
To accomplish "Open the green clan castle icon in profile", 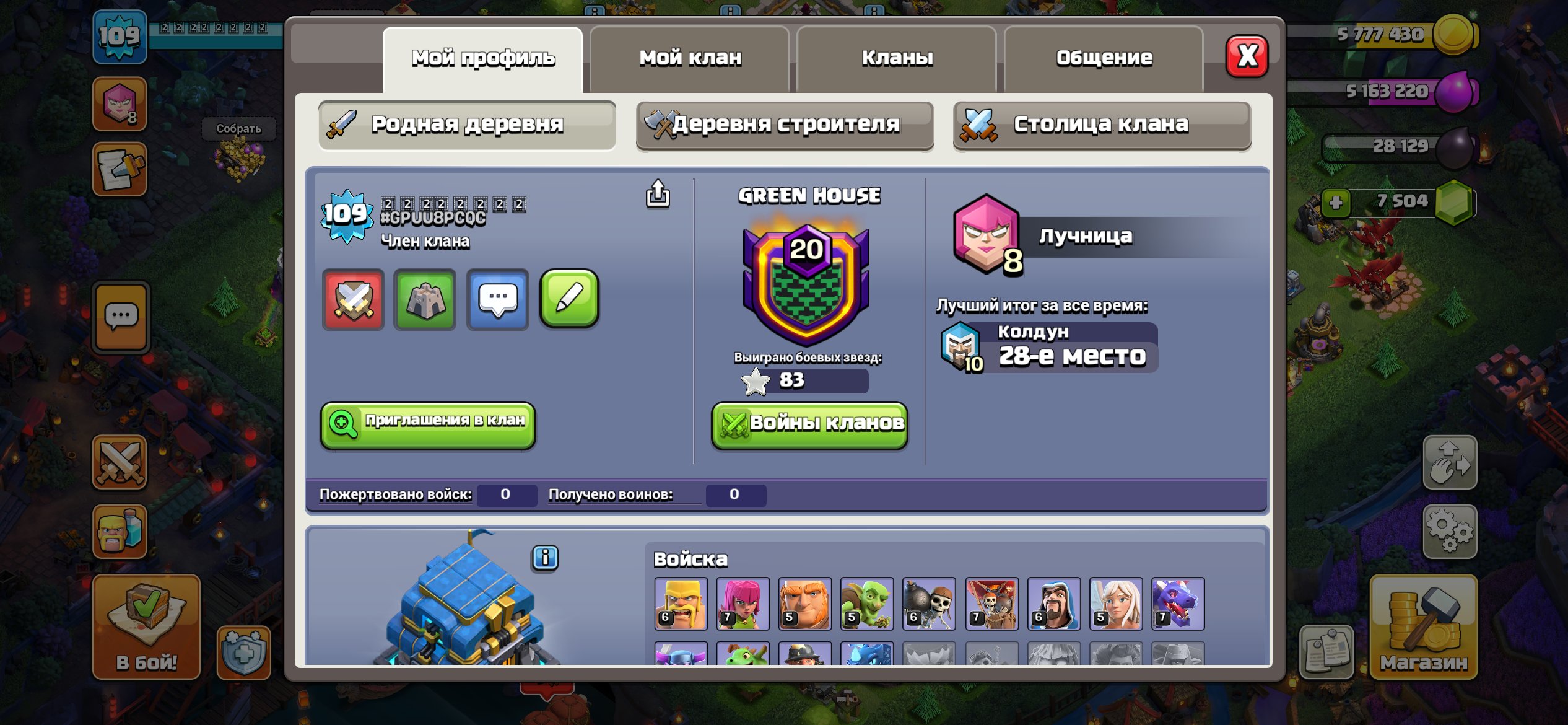I will click(425, 299).
